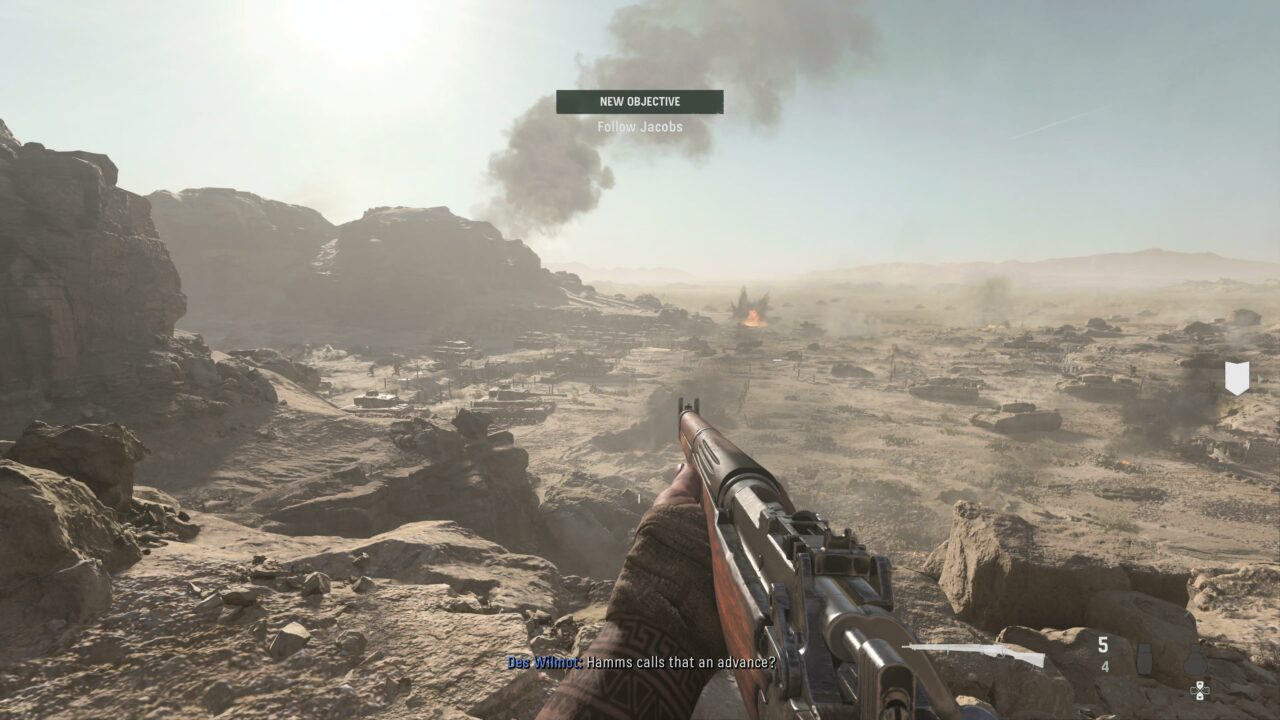Click the lethal grenade equipment icon
Screen dimensions: 1280x720
pos(1195,660)
